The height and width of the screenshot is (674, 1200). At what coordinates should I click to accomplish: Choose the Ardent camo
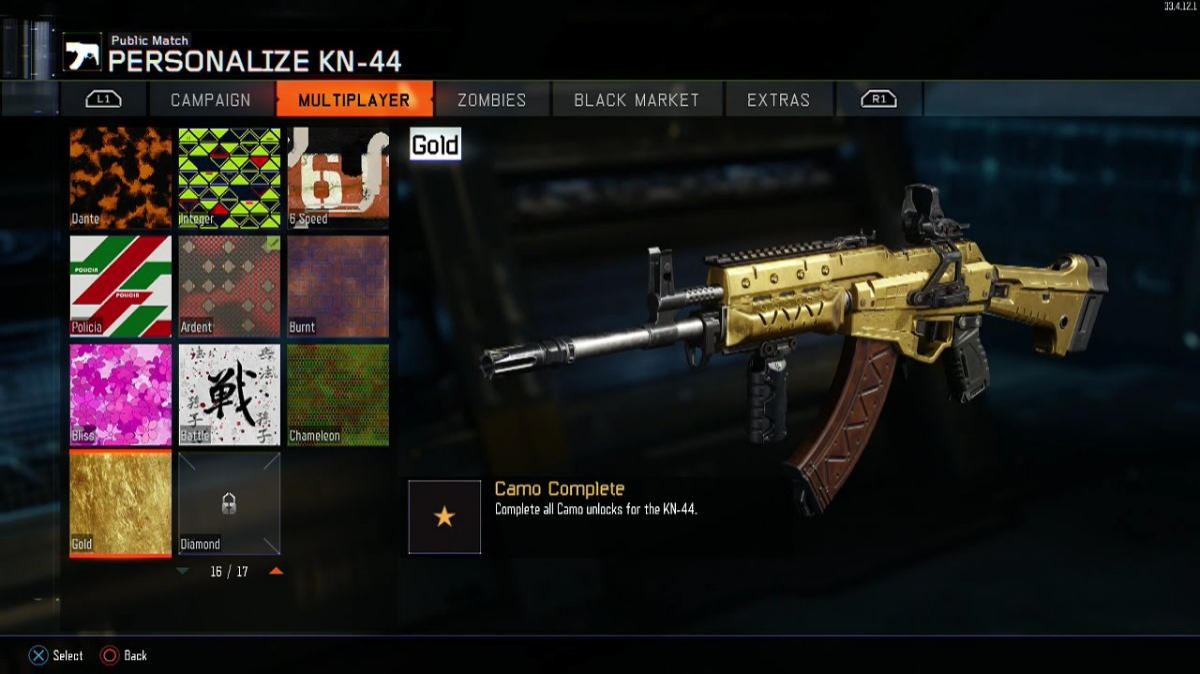click(229, 286)
